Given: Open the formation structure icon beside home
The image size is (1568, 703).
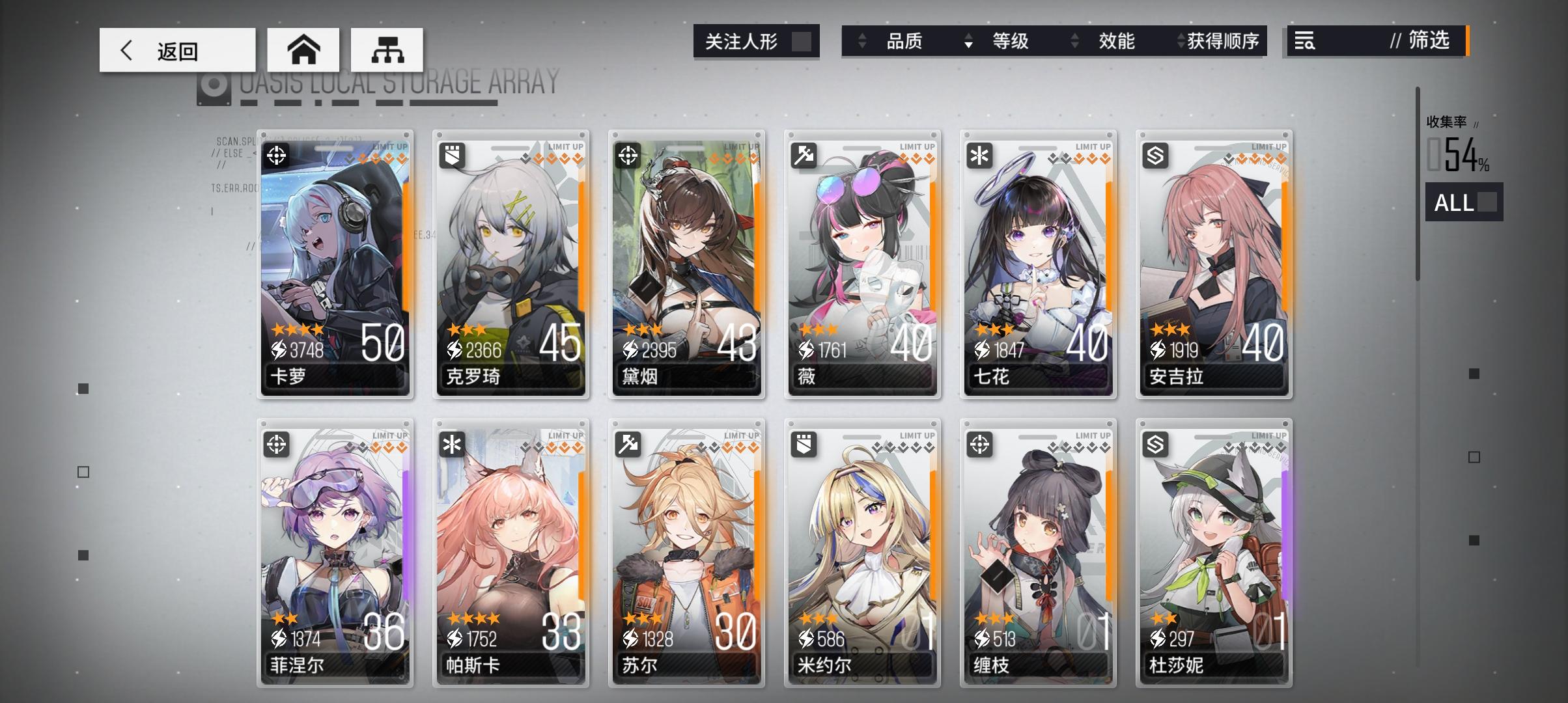Looking at the screenshot, I should [389, 49].
